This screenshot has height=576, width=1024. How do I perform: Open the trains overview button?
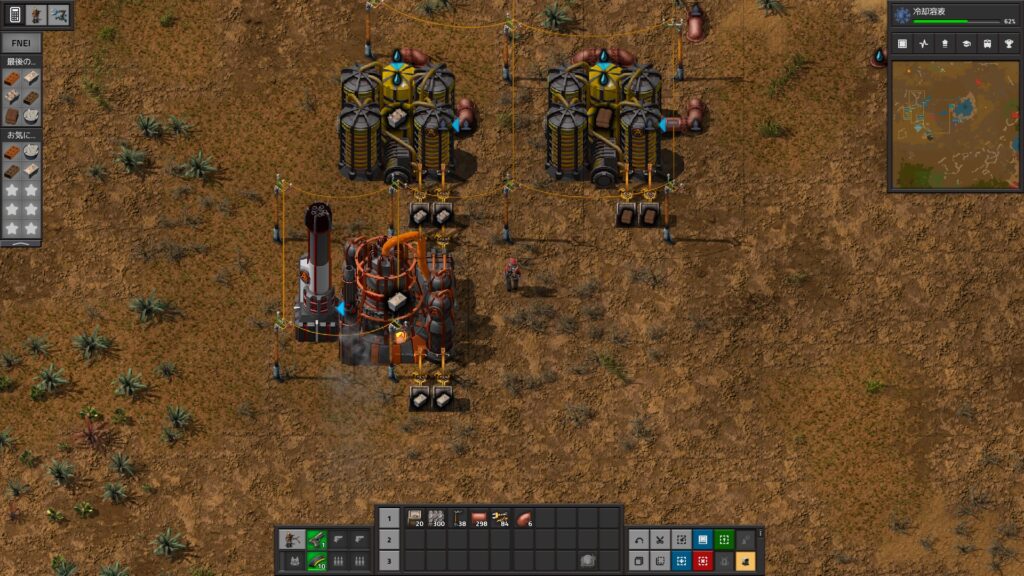pyautogui.click(x=987, y=44)
